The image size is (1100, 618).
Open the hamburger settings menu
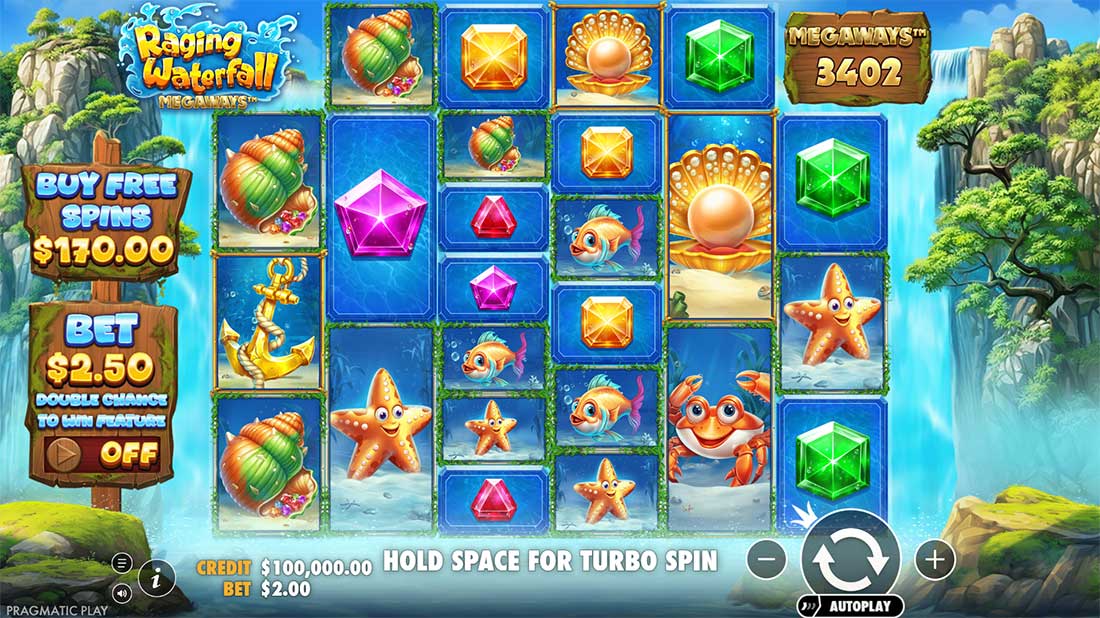point(122,562)
